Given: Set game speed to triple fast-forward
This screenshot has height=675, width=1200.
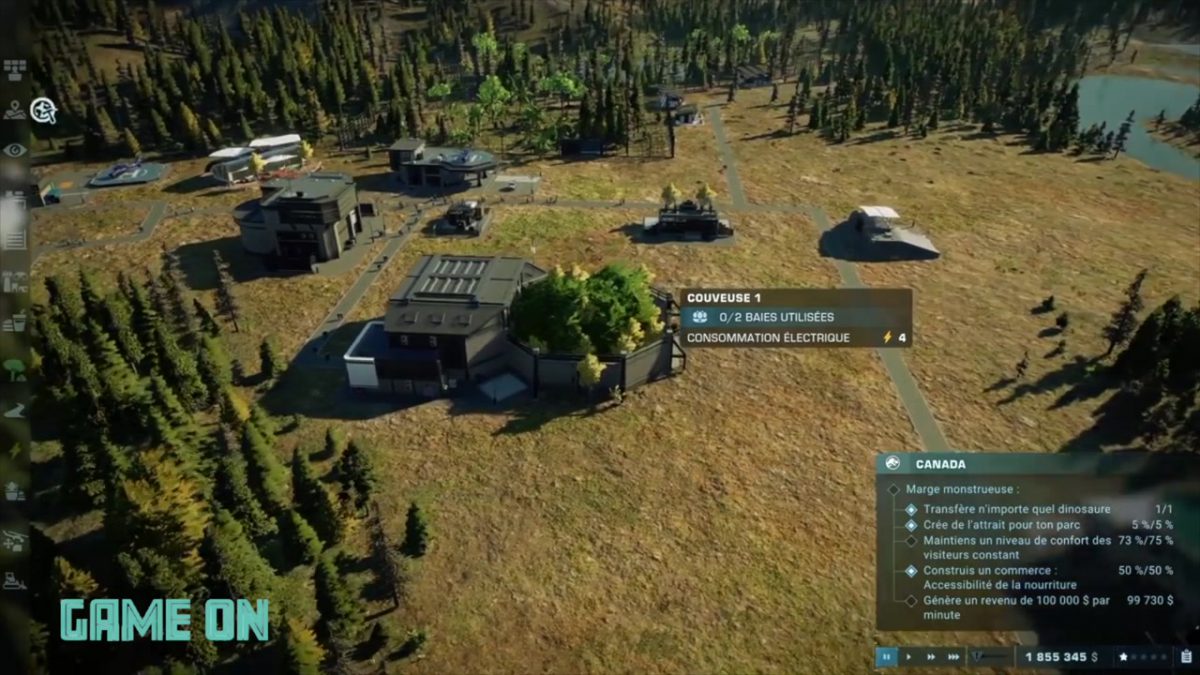Looking at the screenshot, I should 954,657.
